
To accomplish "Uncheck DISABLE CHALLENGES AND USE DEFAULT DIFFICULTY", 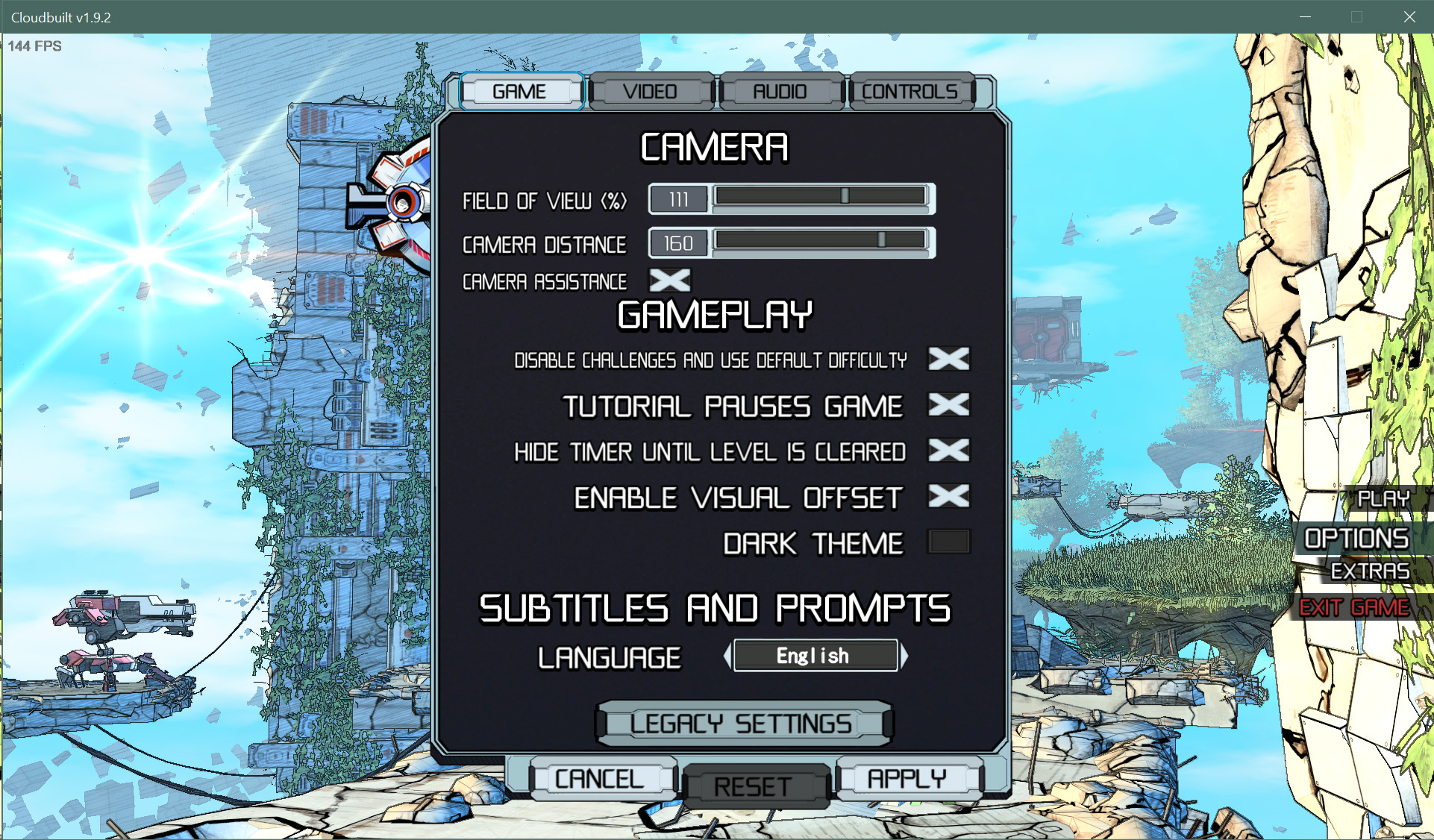I will click(x=947, y=360).
